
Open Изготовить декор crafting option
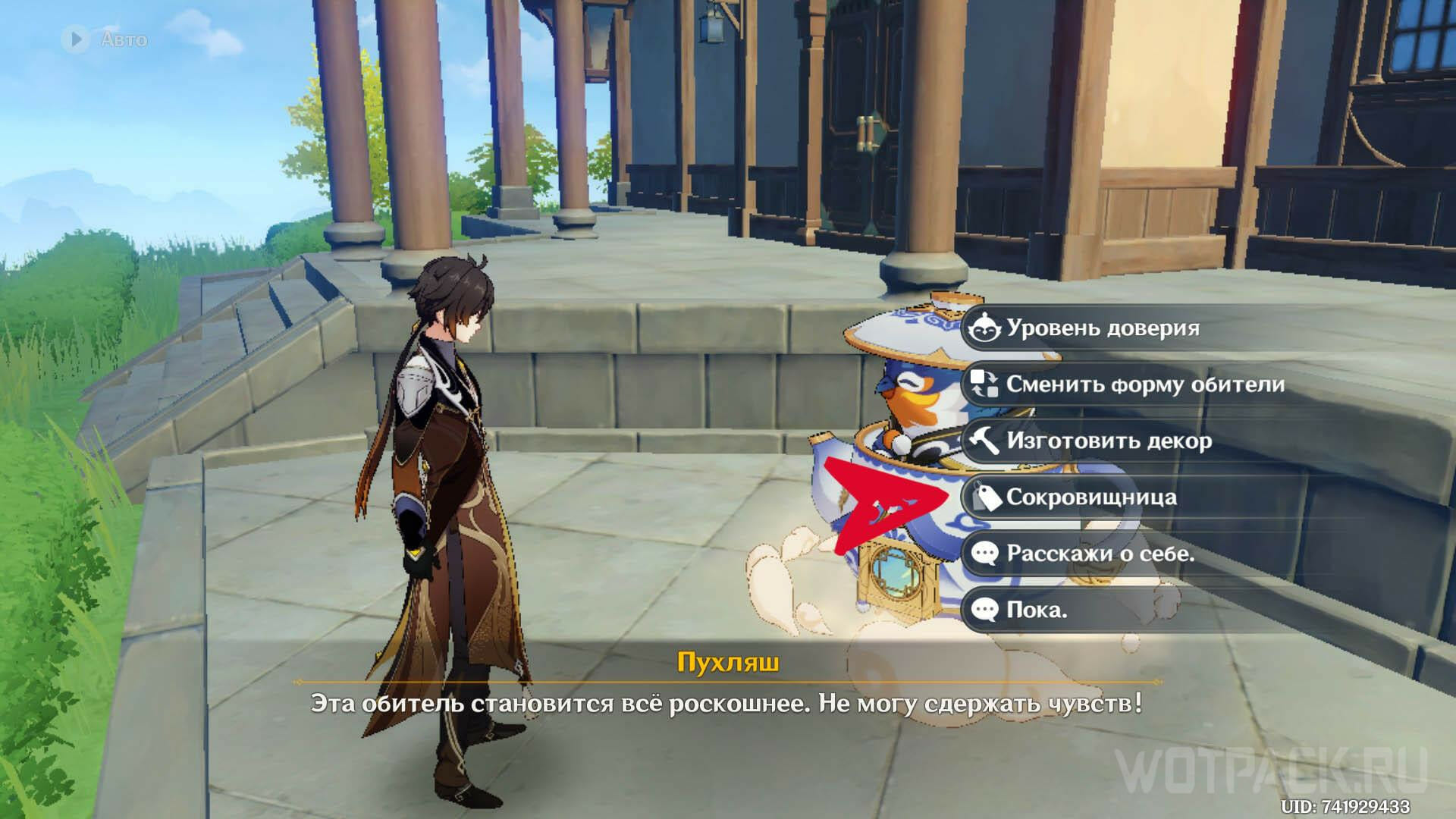click(1108, 441)
